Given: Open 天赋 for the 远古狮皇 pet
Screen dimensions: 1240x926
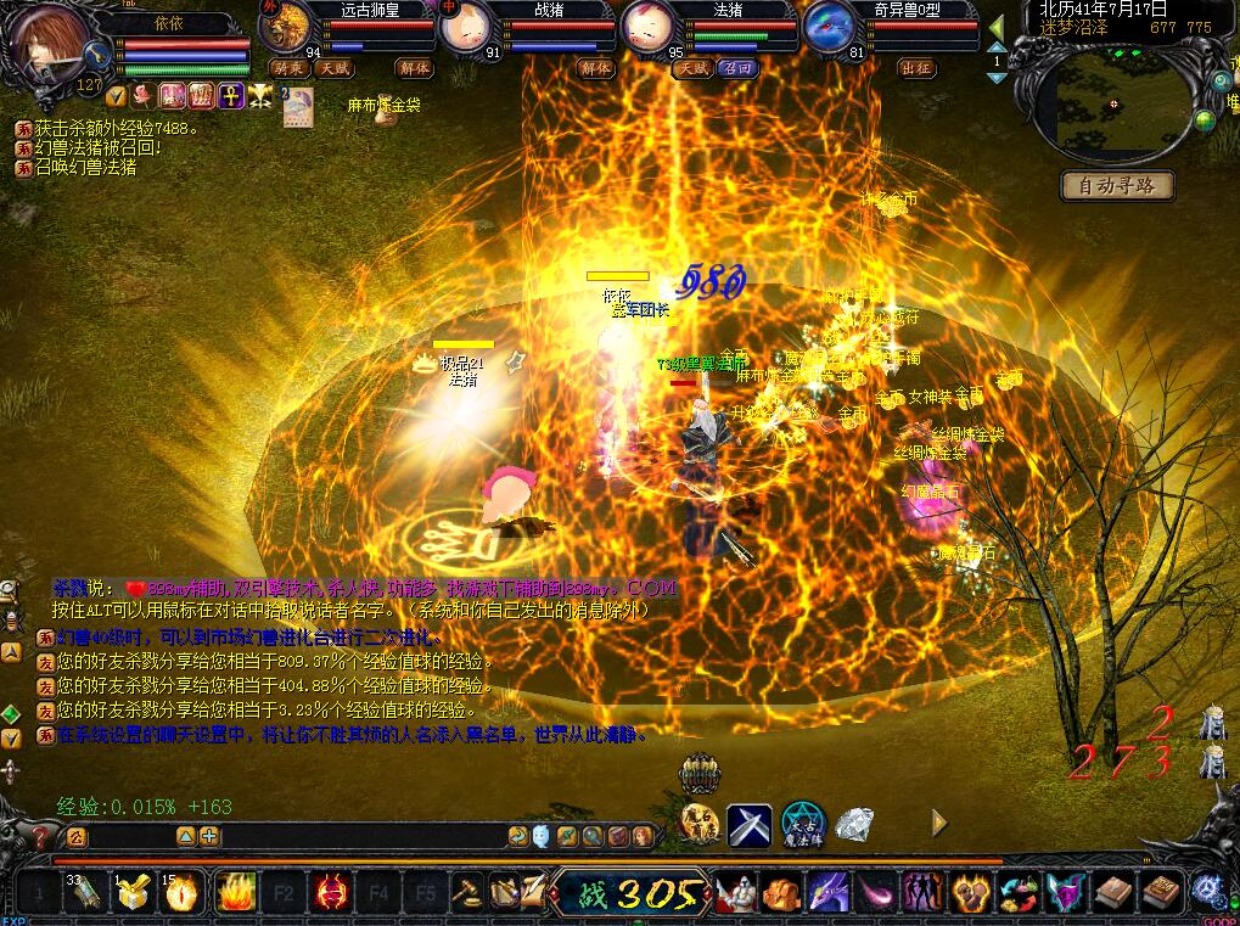Looking at the screenshot, I should [334, 68].
